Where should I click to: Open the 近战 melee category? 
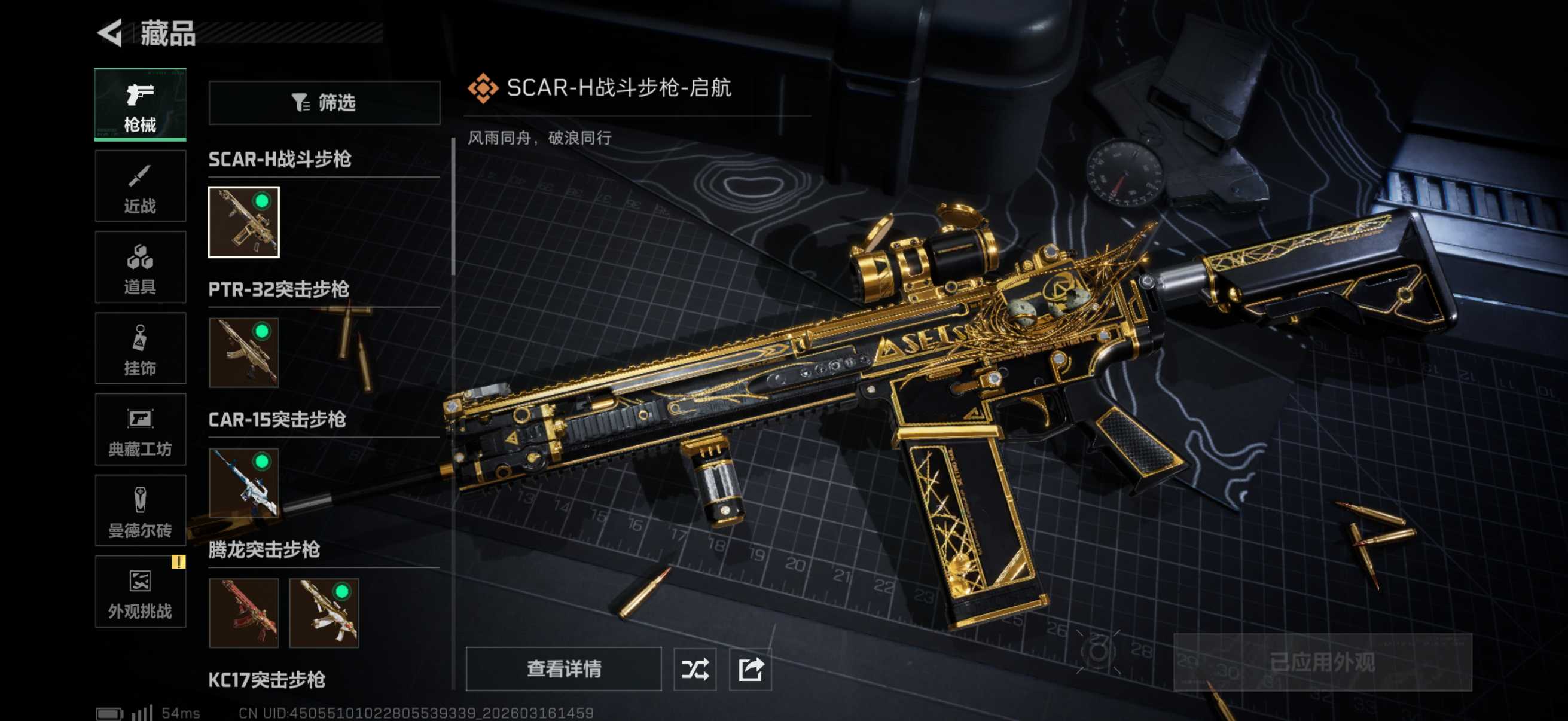(140, 186)
